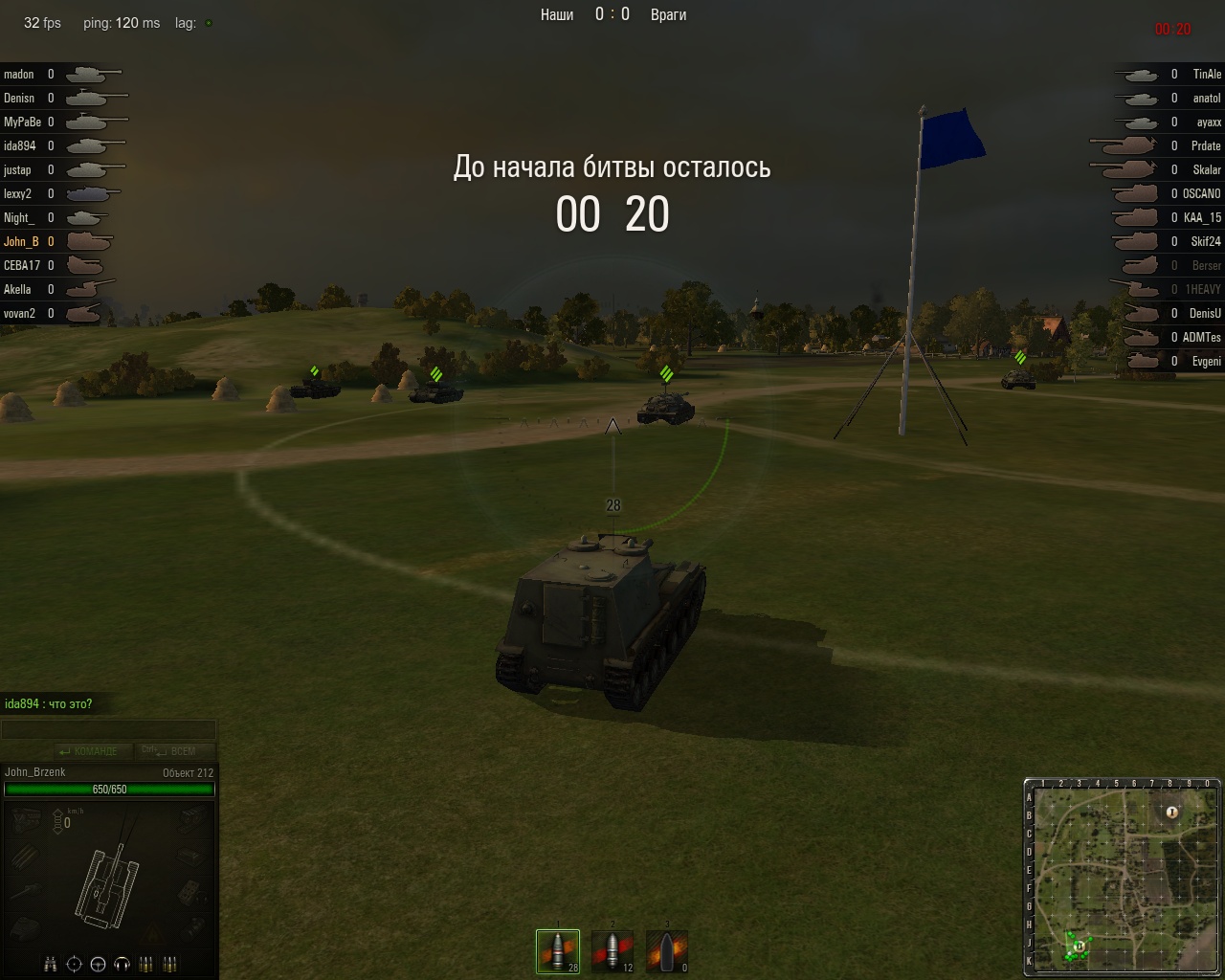Select ally ida894 in the team roster
This screenshot has height=980, width=1225.
(20, 146)
